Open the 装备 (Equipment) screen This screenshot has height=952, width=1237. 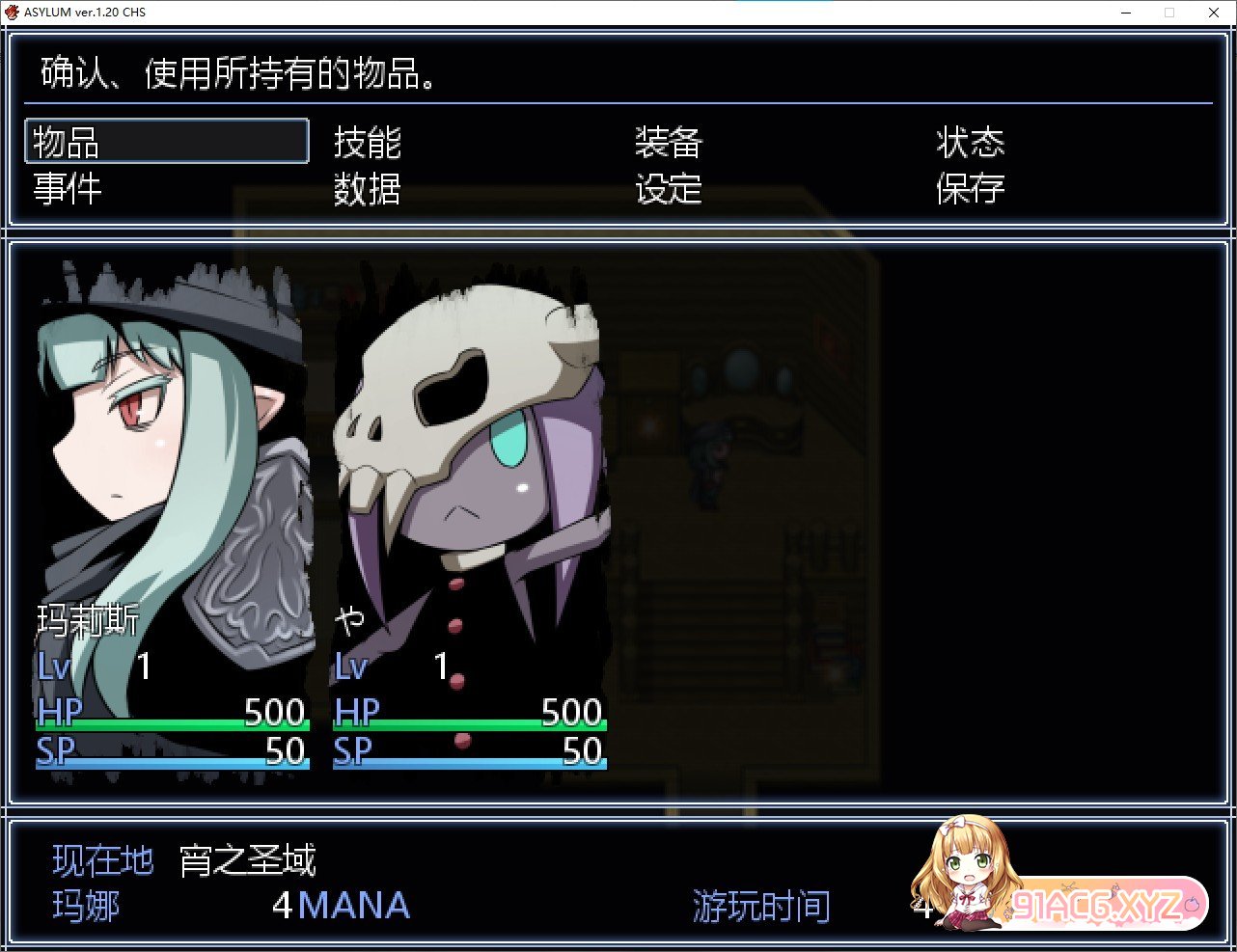[x=669, y=142]
